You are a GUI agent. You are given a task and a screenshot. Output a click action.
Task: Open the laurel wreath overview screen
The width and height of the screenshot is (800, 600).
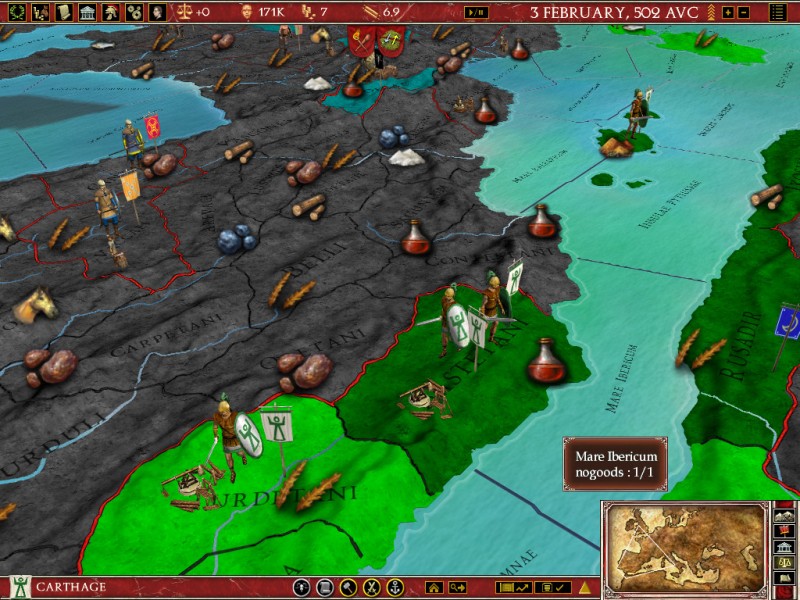(x=14, y=12)
